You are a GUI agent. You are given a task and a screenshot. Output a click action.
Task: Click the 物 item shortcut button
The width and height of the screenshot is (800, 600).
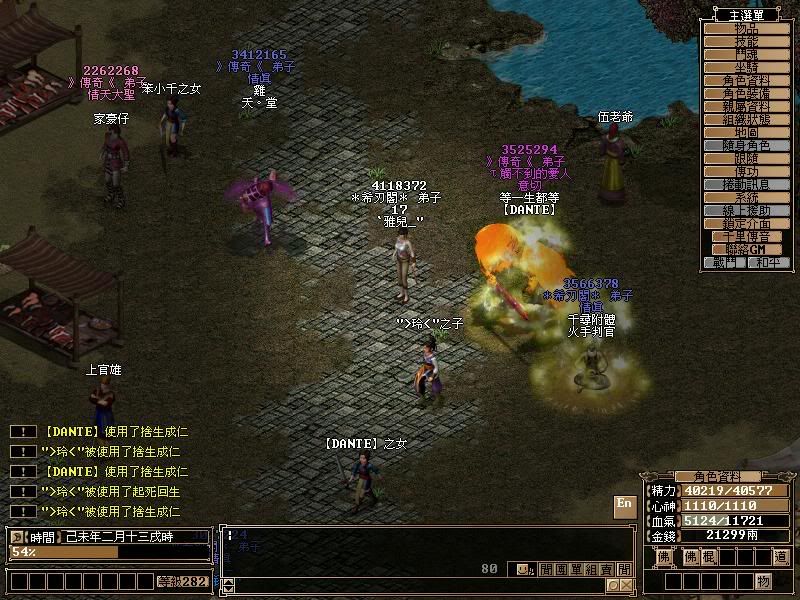pos(763,581)
